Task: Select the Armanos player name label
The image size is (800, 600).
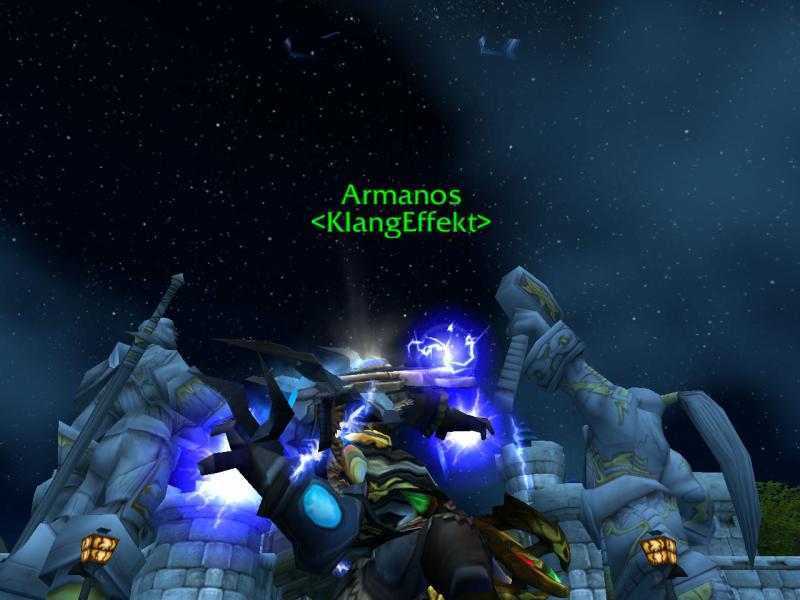Action: coord(401,194)
